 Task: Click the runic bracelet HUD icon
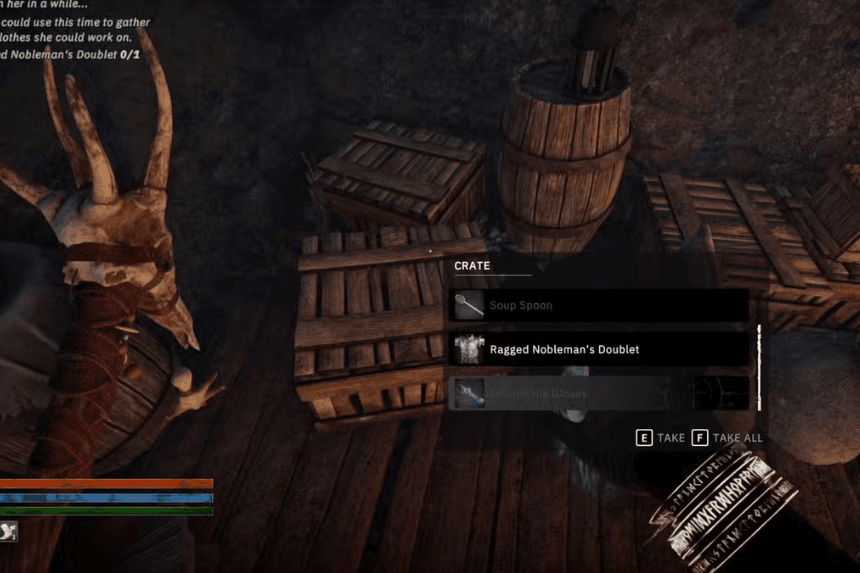click(x=722, y=501)
